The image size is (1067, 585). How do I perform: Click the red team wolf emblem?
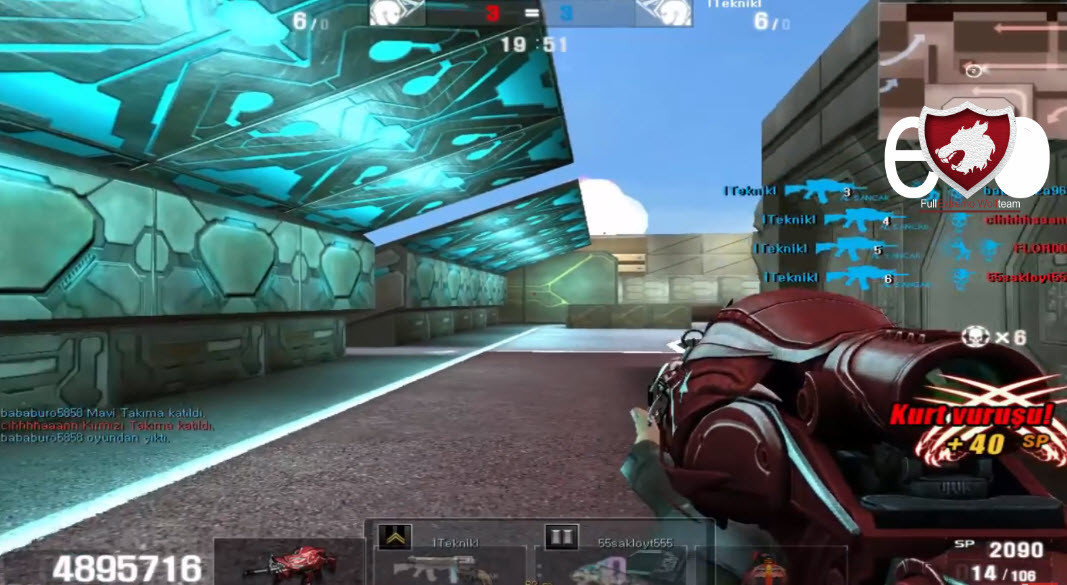tap(398, 13)
